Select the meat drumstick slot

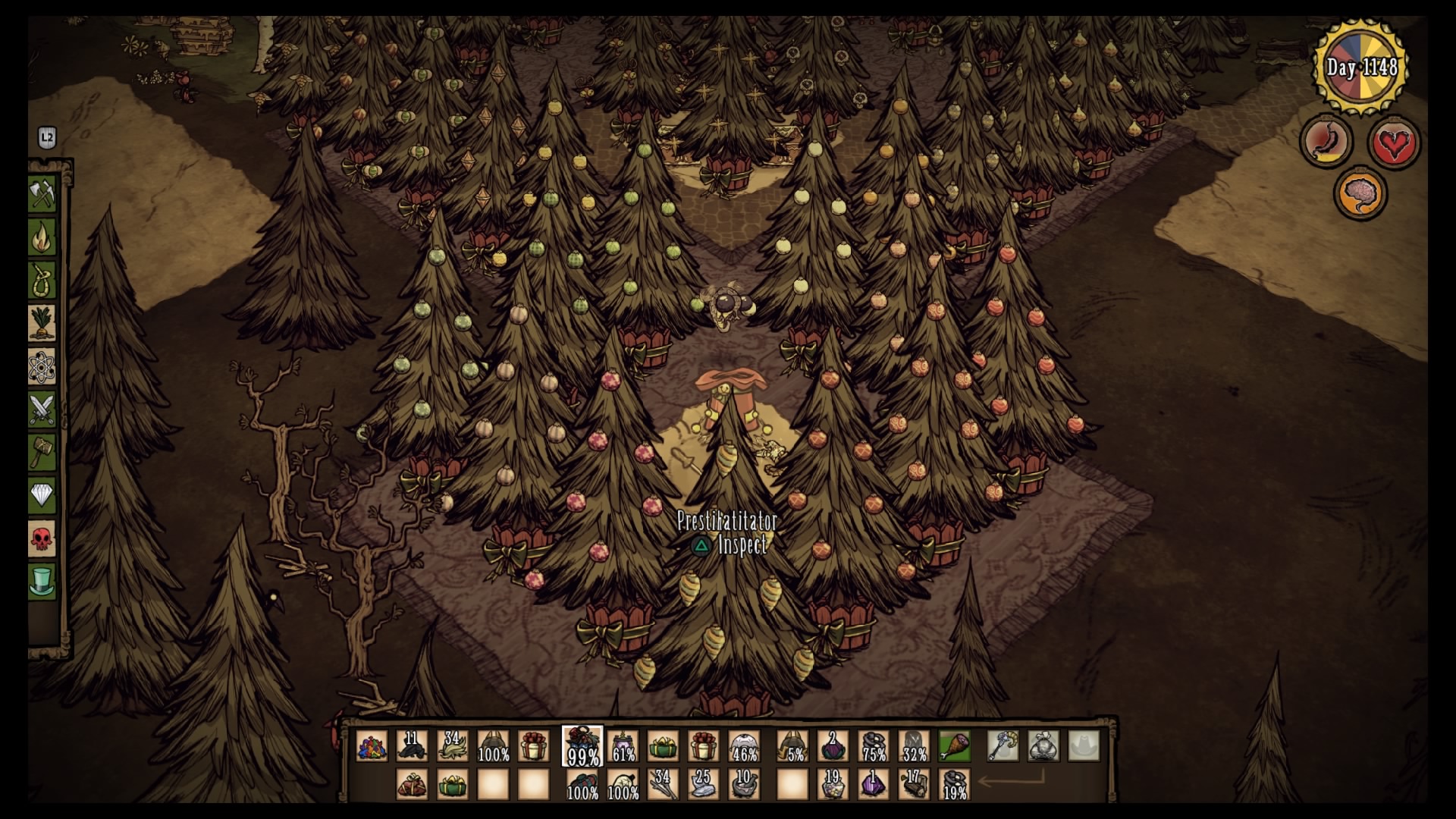click(x=954, y=746)
